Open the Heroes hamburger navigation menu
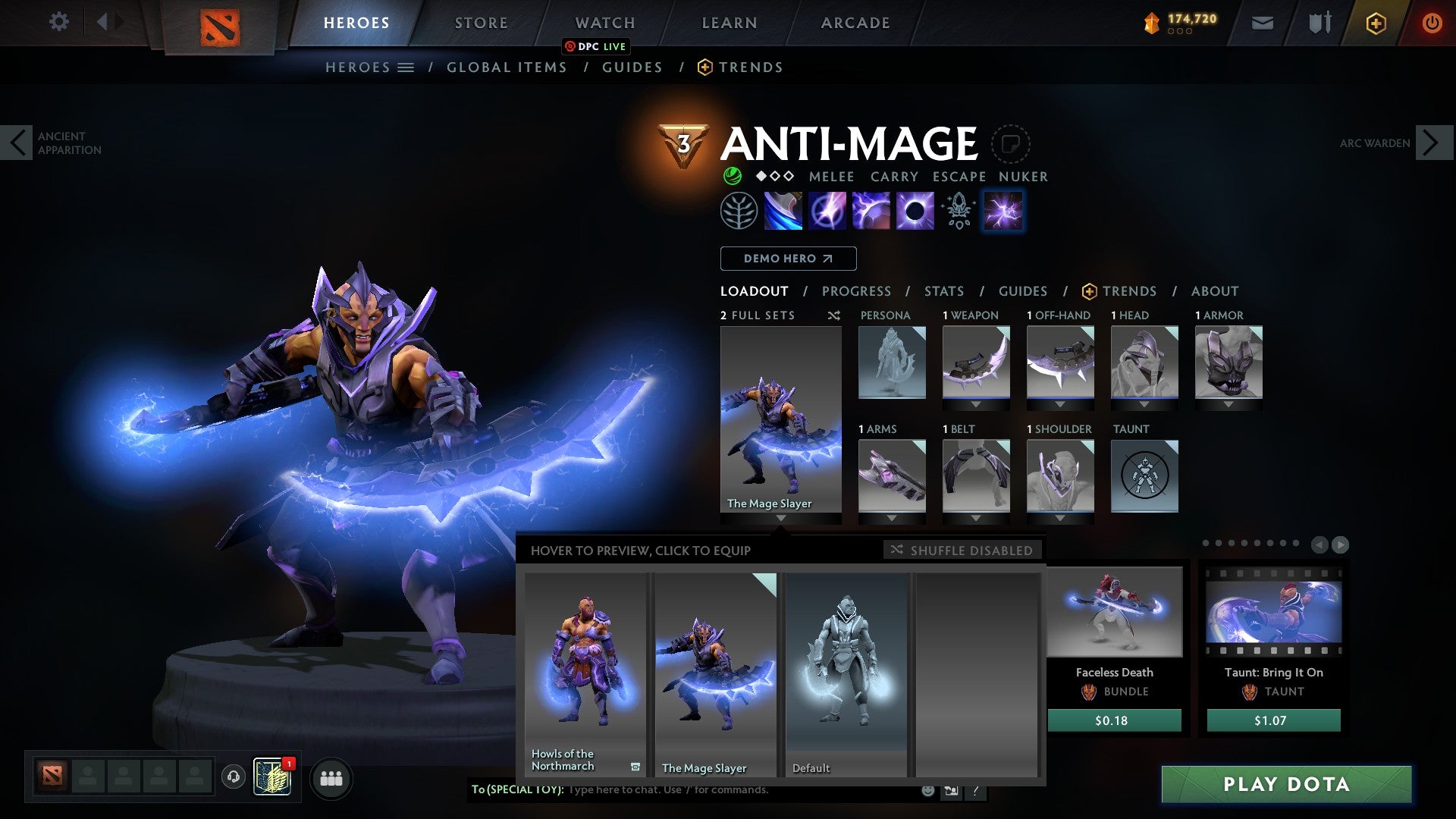This screenshot has width=1456, height=819. tap(407, 67)
